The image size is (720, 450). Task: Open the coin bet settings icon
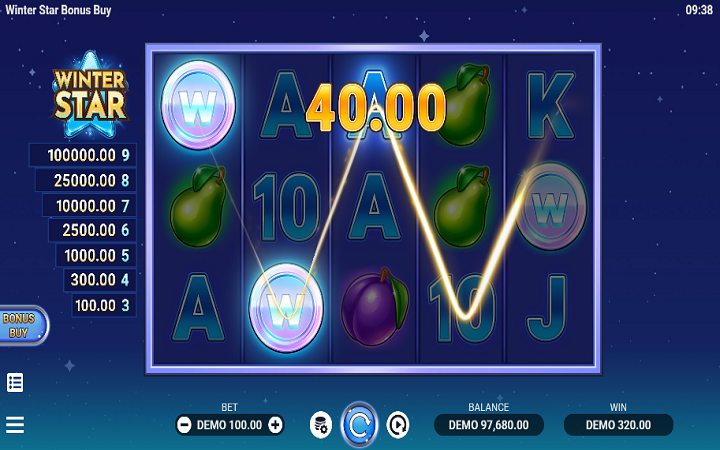coord(320,425)
